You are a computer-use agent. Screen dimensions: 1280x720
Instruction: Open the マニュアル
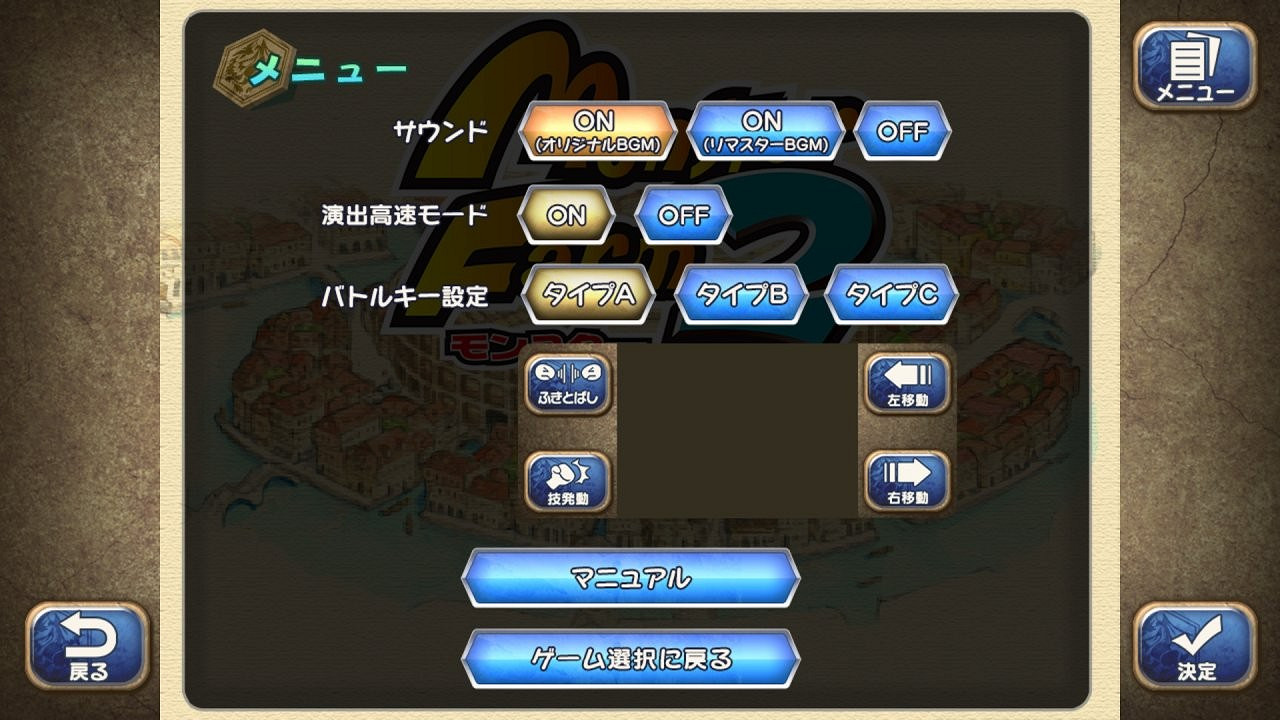click(x=630, y=578)
